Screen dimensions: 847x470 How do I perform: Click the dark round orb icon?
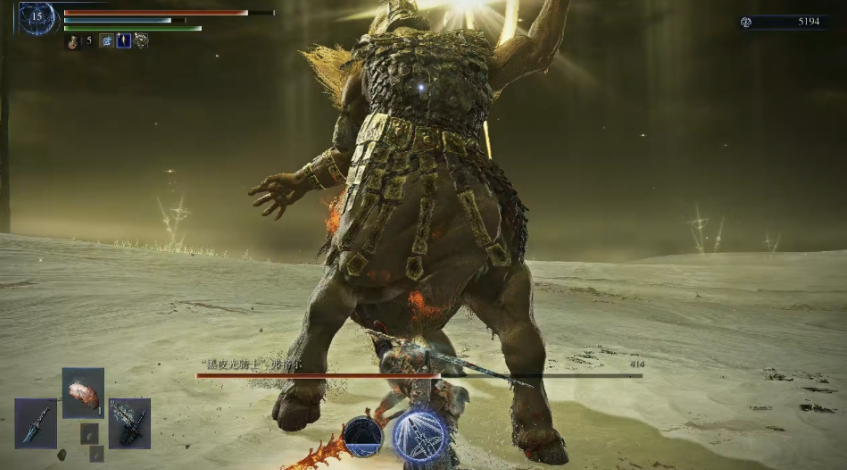pyautogui.click(x=363, y=436)
